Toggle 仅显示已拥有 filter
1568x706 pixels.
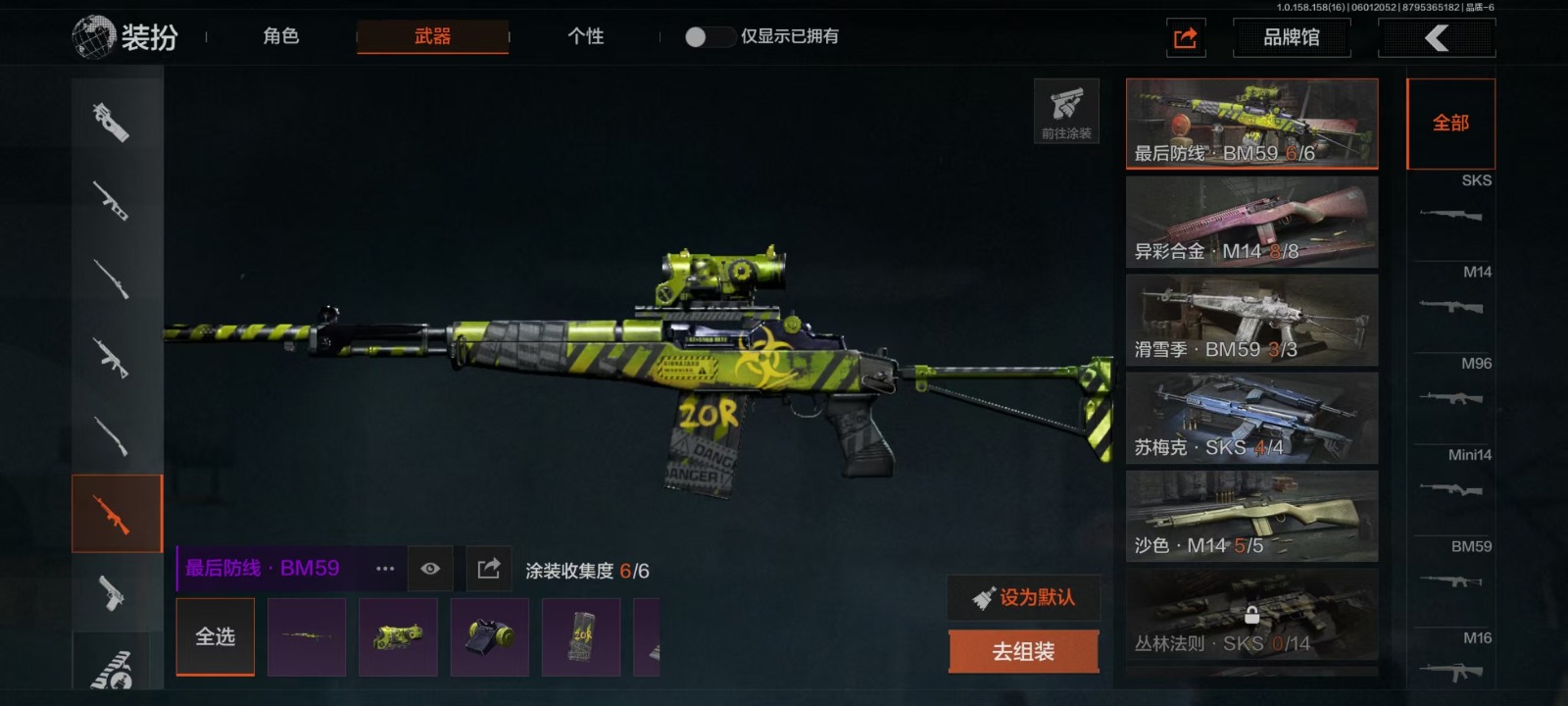710,37
